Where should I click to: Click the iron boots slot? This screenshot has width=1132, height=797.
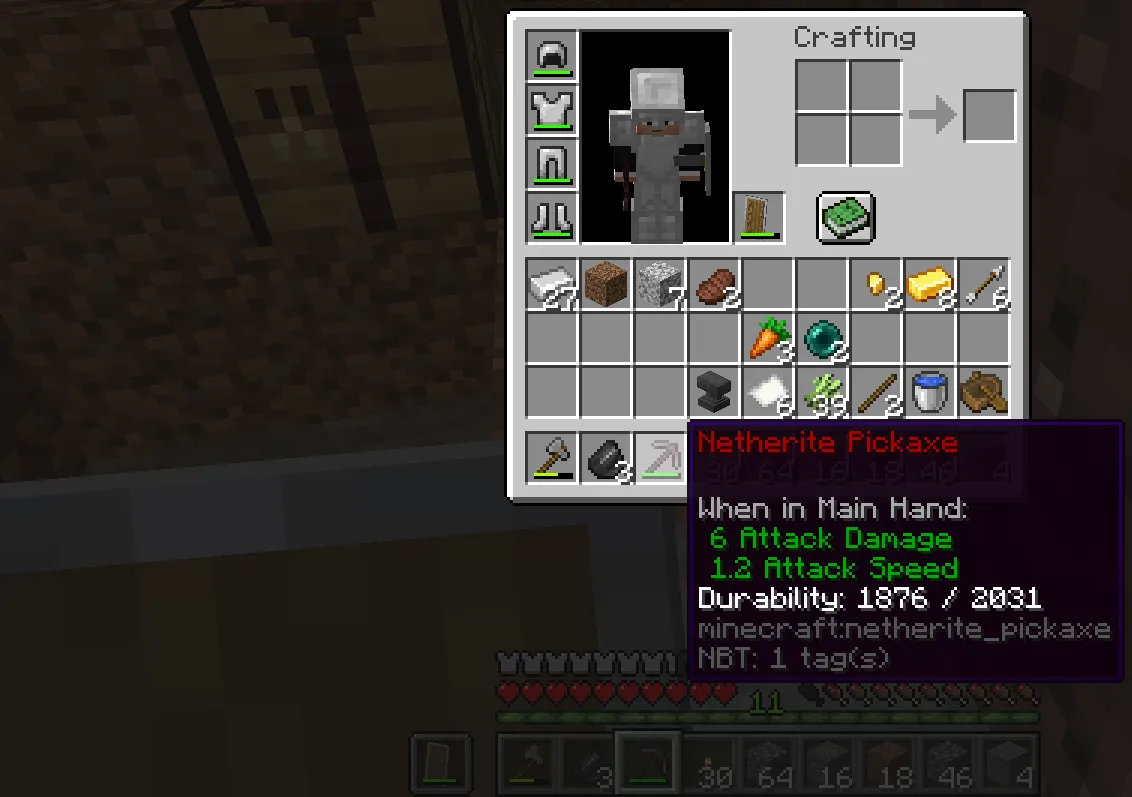click(x=552, y=218)
